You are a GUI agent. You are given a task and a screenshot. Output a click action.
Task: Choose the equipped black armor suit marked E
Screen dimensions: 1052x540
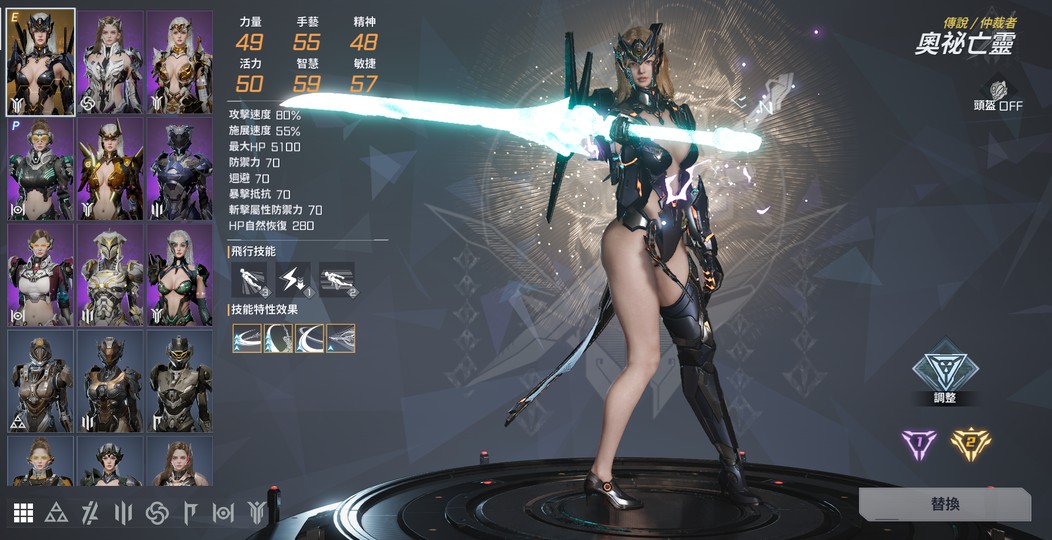point(40,63)
